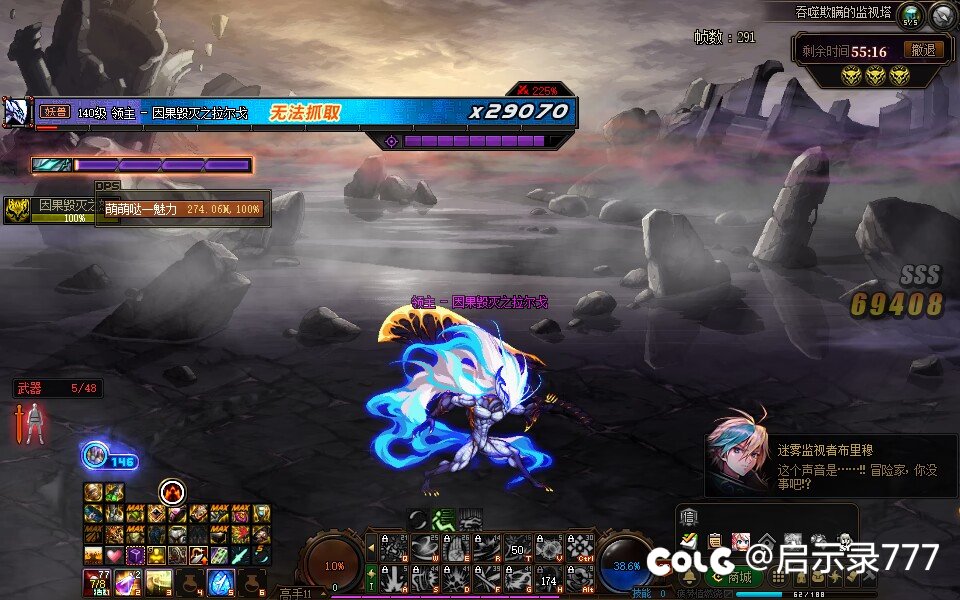Click the green gem 5/5 icon
The height and width of the screenshot is (600, 960).
[911, 14]
